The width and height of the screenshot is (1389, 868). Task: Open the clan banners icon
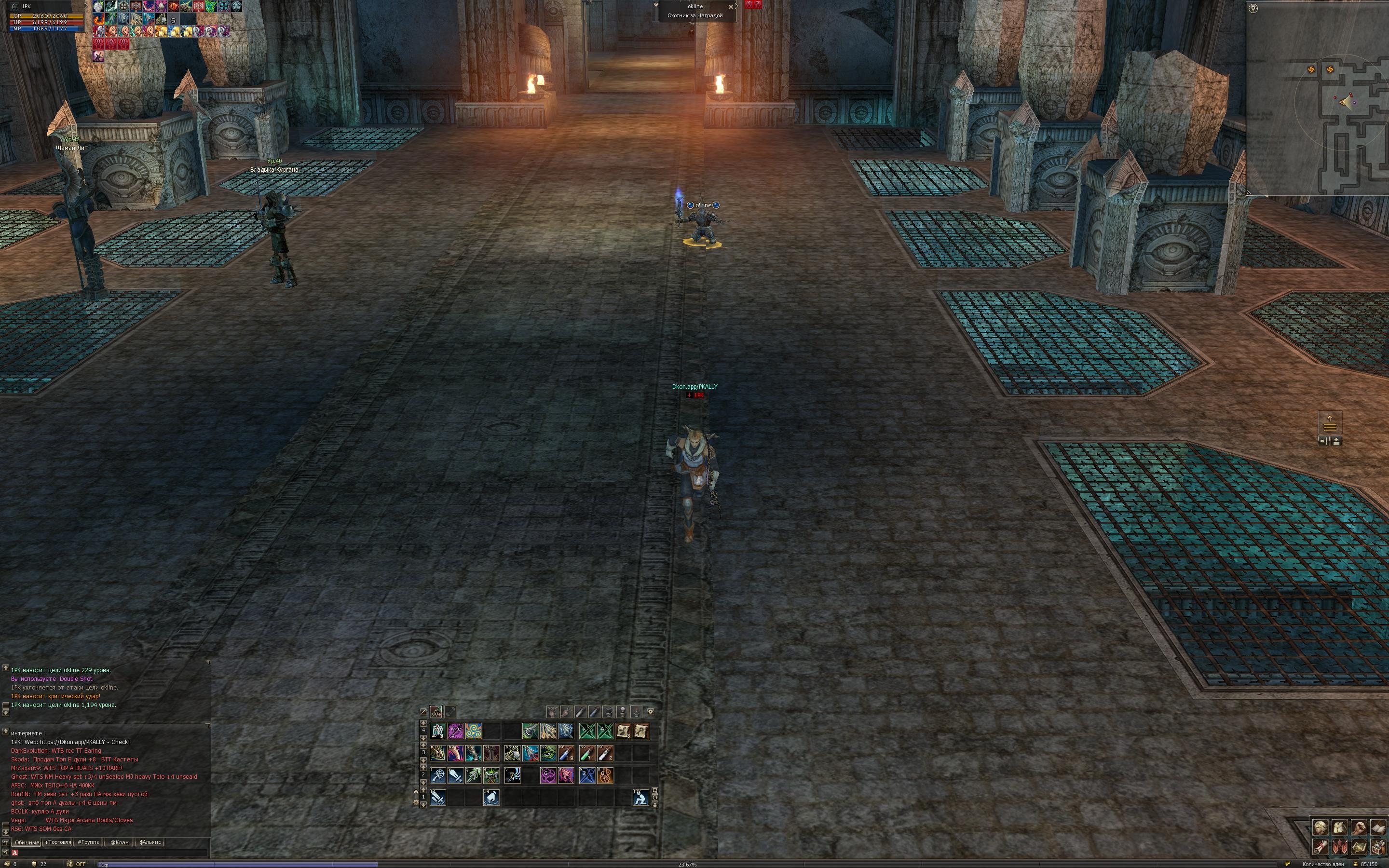[x=1339, y=847]
